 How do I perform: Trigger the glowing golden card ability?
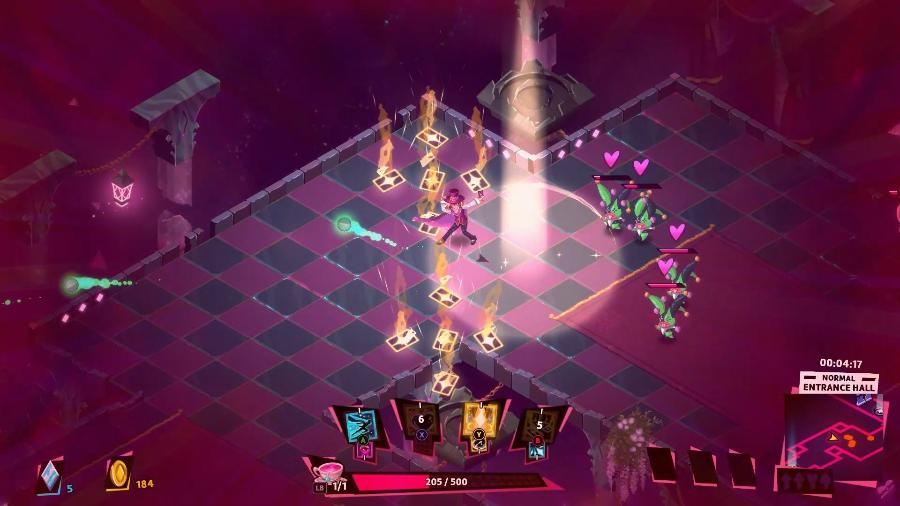click(478, 427)
